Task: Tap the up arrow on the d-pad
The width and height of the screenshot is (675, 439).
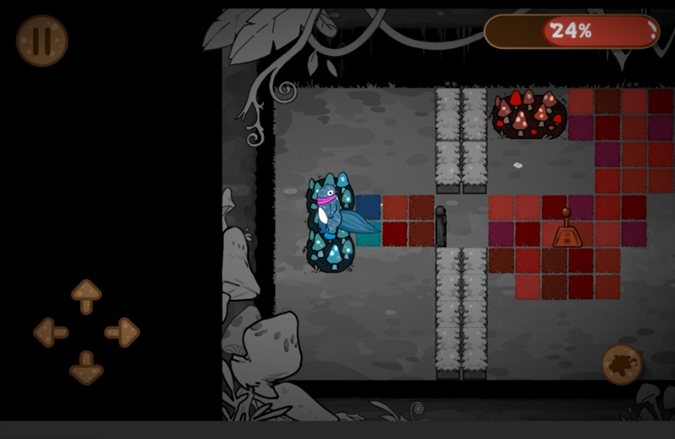Action: [x=86, y=295]
